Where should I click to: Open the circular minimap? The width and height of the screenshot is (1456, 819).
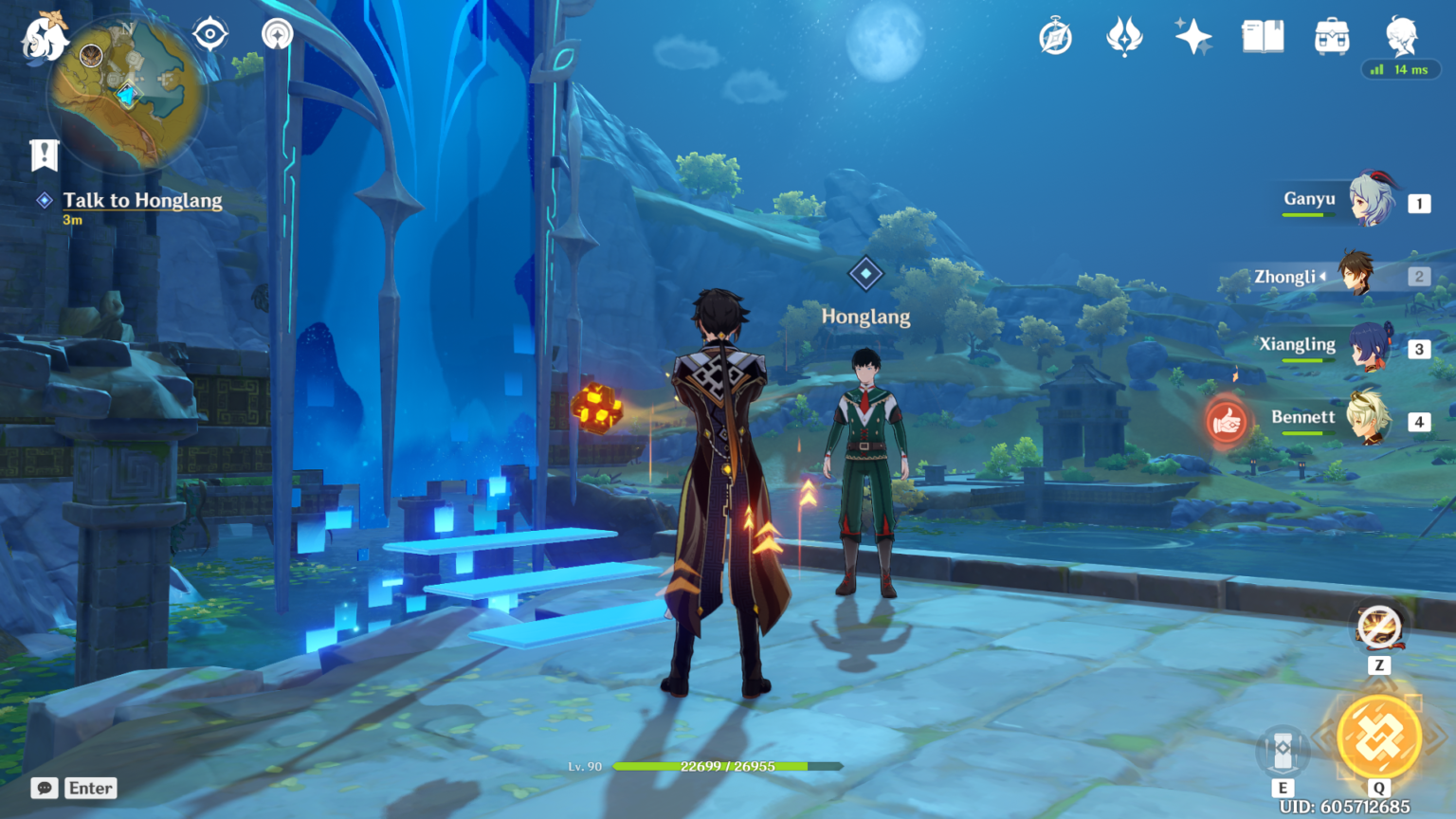(127, 92)
